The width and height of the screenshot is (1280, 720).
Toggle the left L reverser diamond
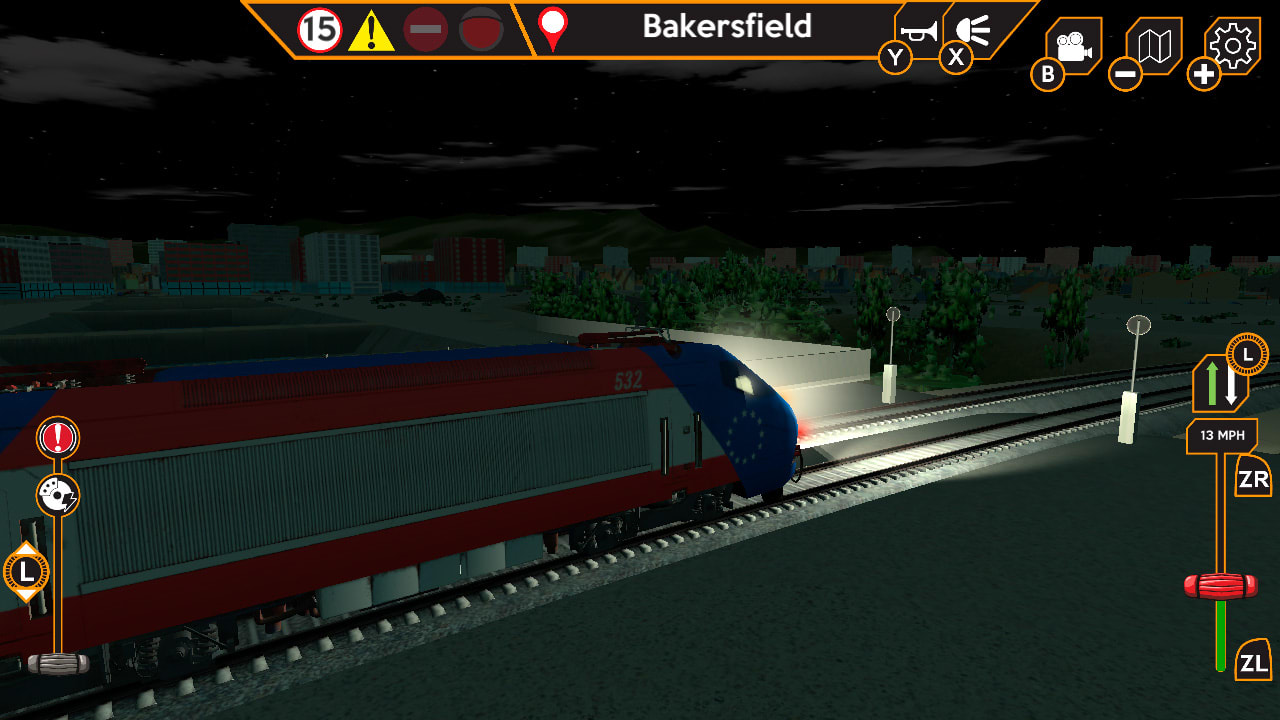(27, 573)
